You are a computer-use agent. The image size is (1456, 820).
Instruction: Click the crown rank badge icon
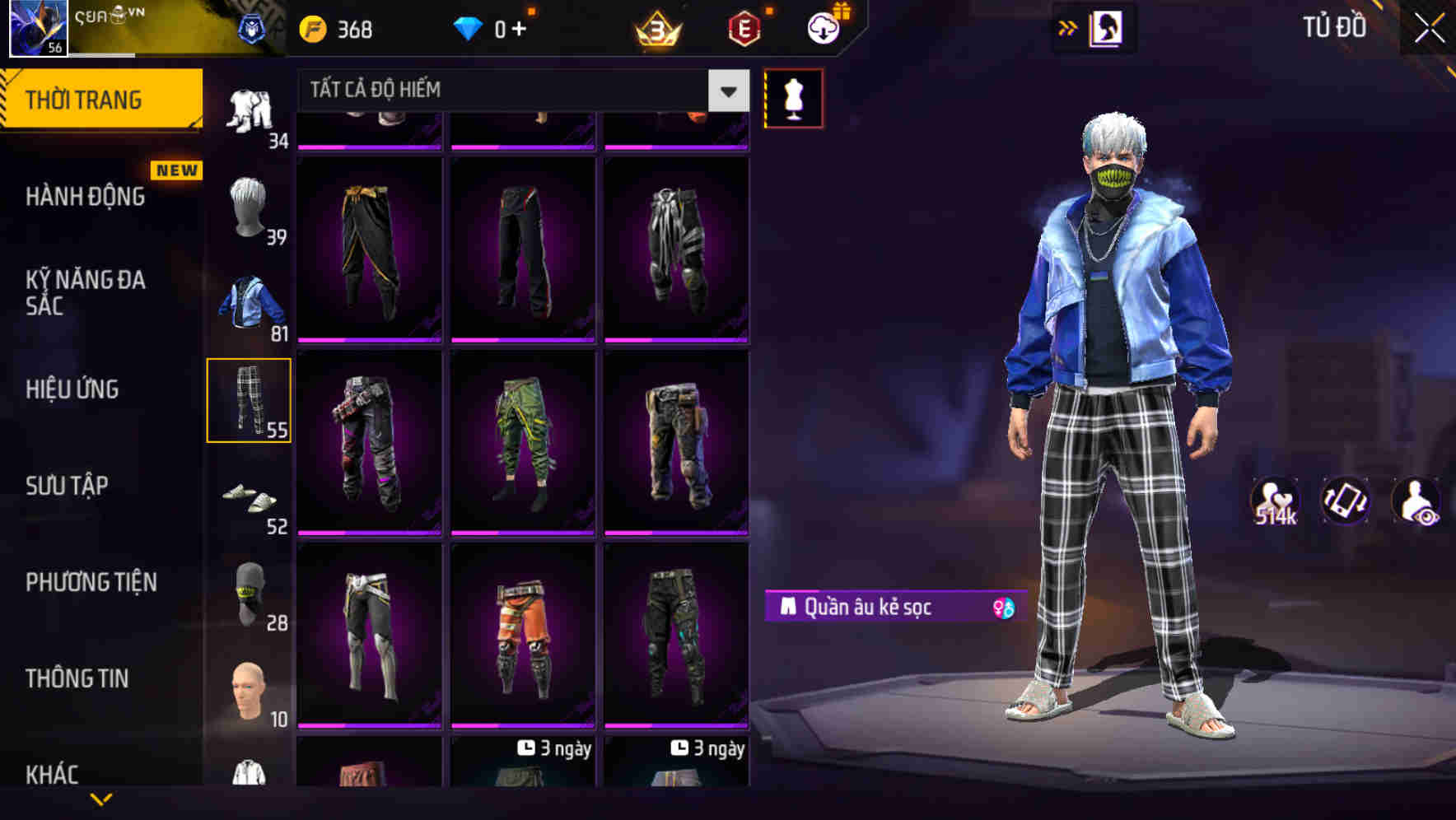click(x=656, y=28)
